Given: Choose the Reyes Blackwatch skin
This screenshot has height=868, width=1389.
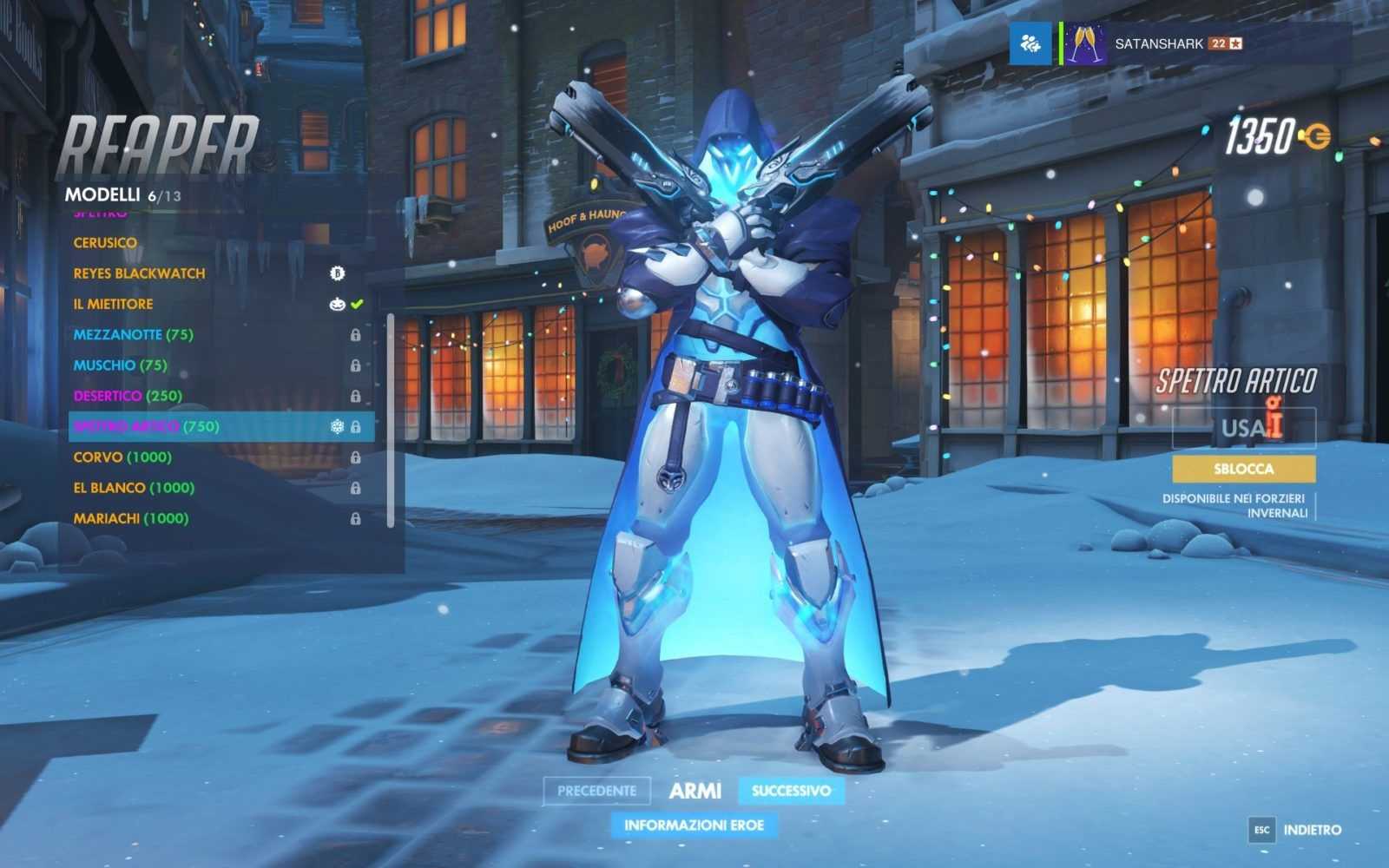Looking at the screenshot, I should [x=139, y=273].
